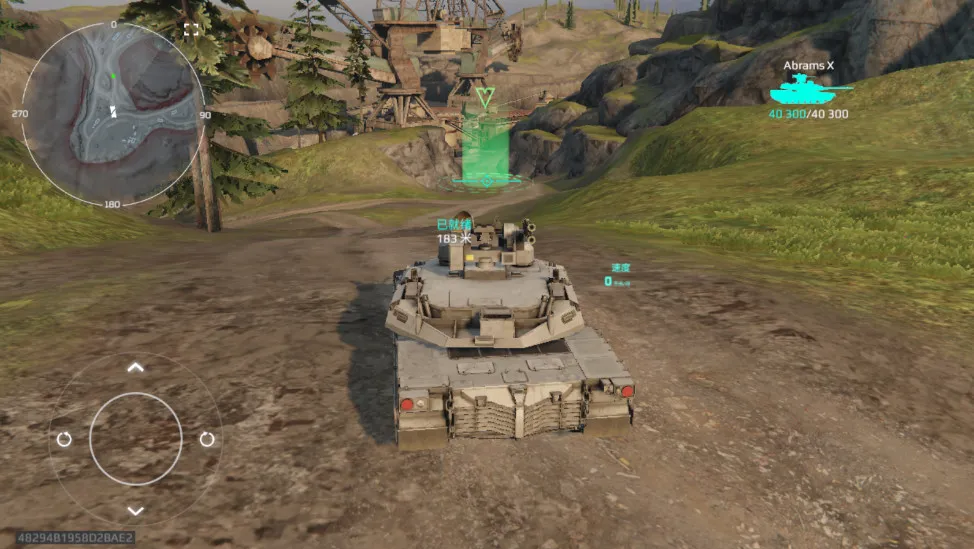Tap the joystick's reverse arrow
The height and width of the screenshot is (549, 974).
click(x=136, y=511)
